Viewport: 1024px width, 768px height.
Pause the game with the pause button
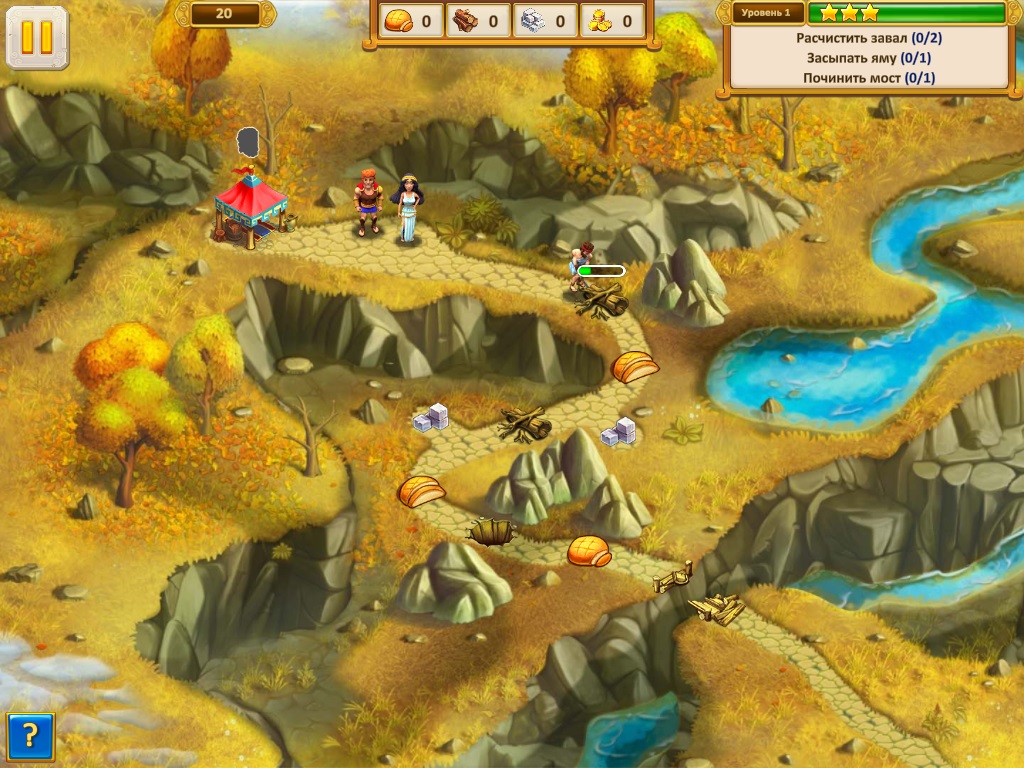[x=37, y=38]
